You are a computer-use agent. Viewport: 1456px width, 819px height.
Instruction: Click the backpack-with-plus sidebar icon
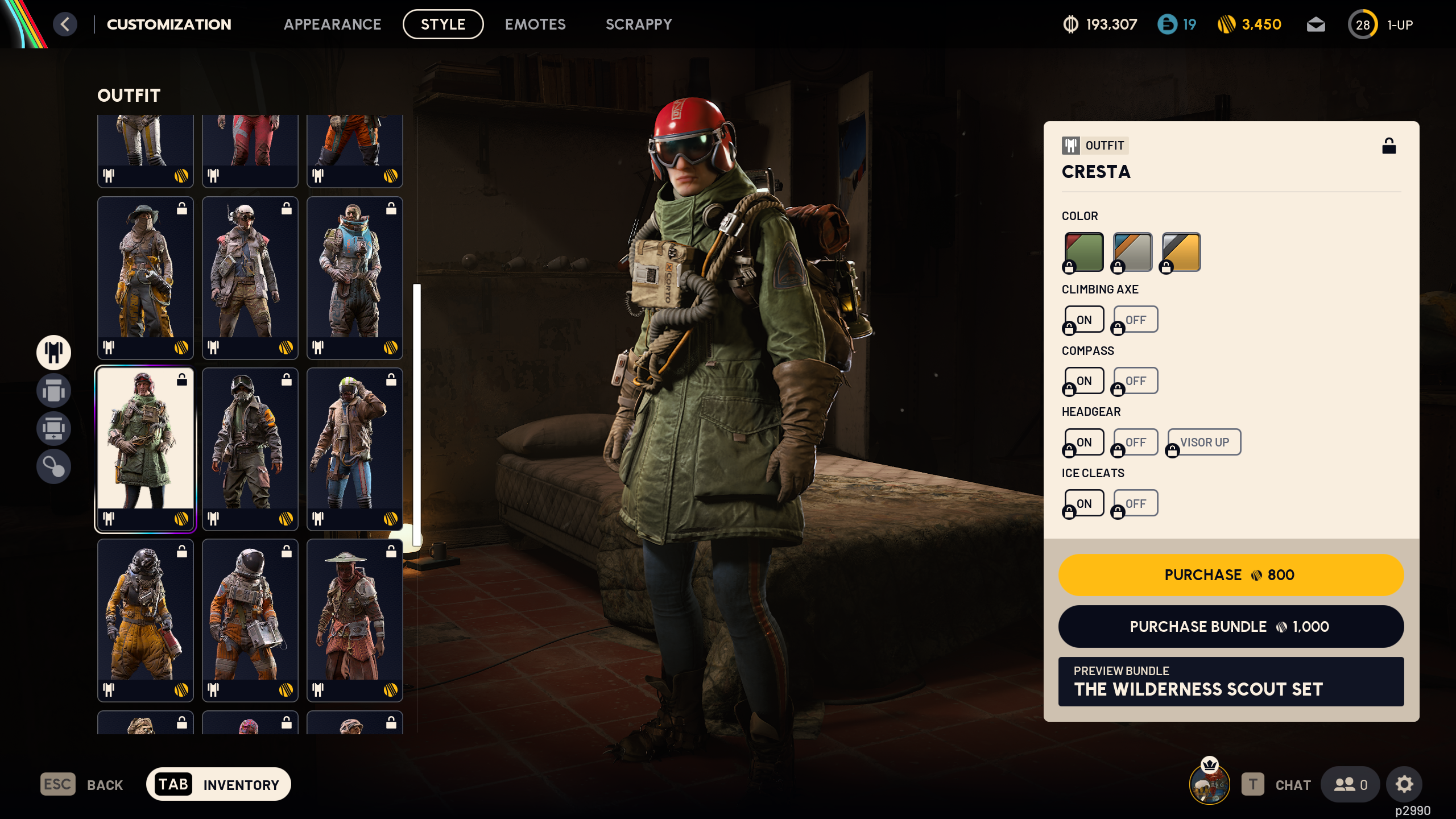pos(54,429)
